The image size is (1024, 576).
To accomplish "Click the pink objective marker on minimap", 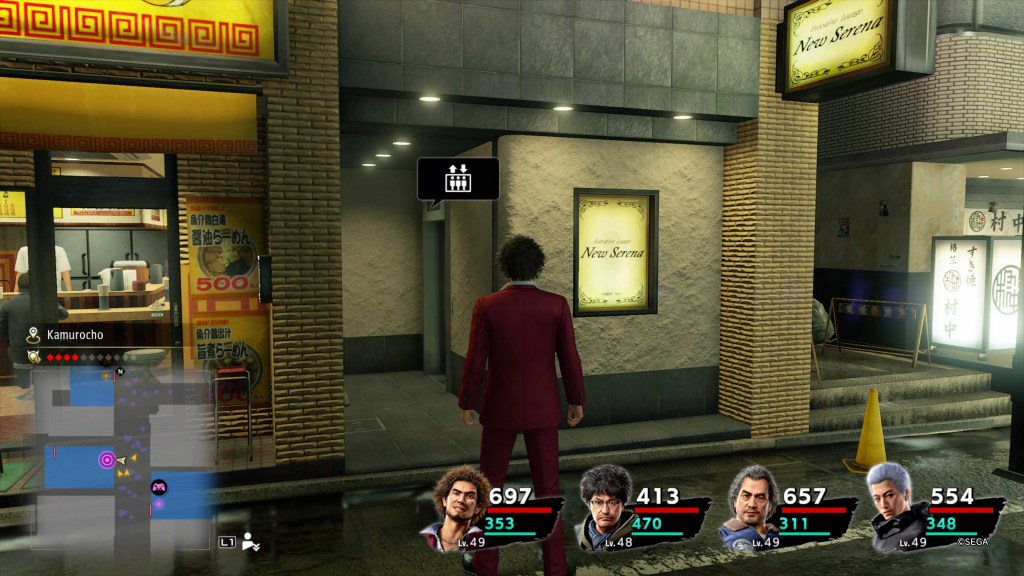I will (106, 460).
